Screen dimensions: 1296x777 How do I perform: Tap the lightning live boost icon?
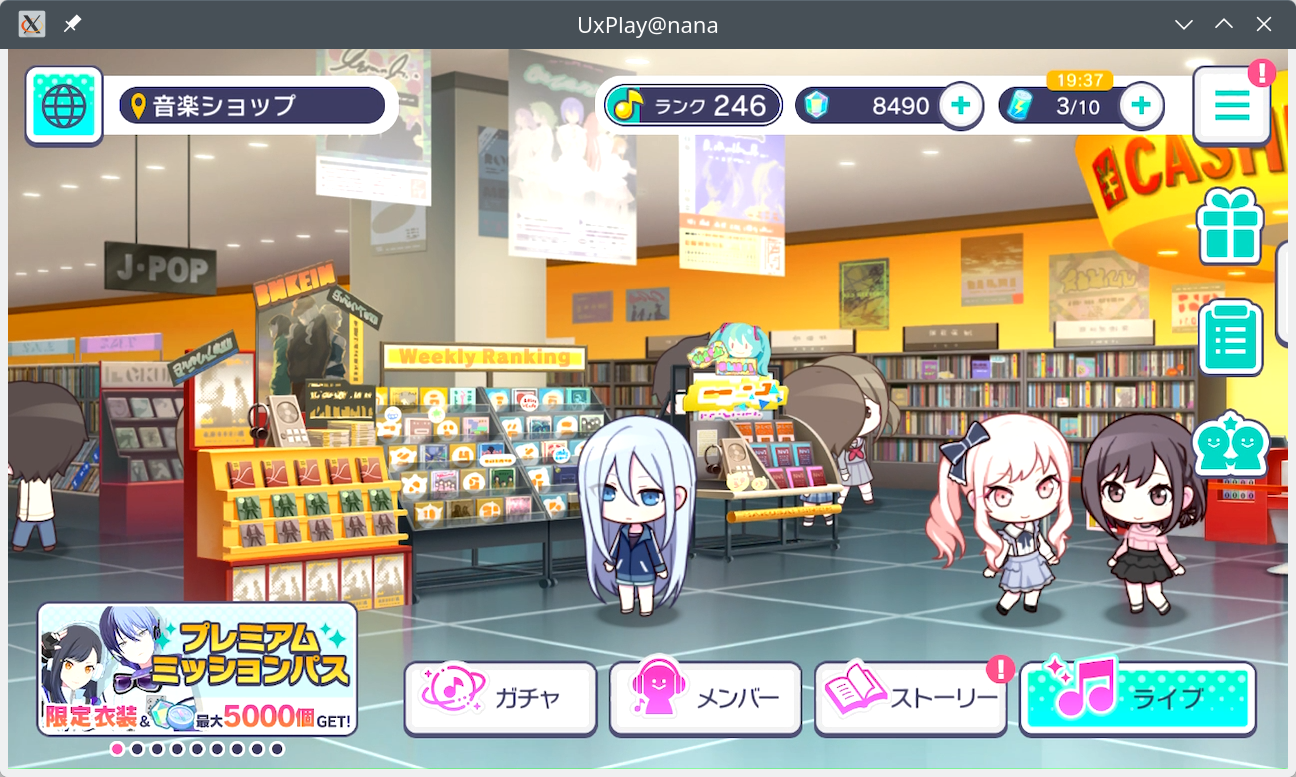(x=1022, y=103)
